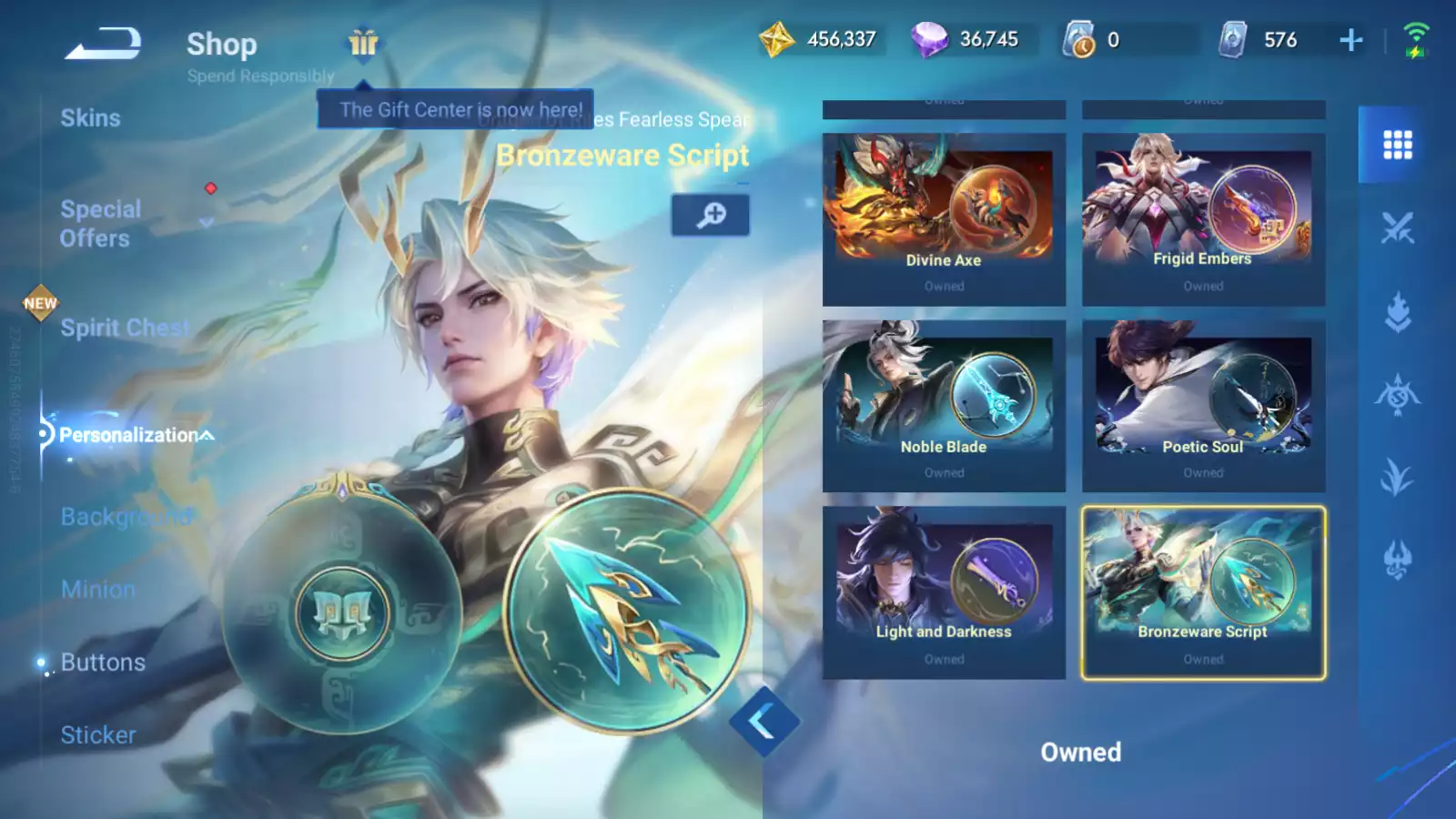Open the Gift Center icon
Image resolution: width=1456 pixels, height=819 pixels.
click(x=363, y=43)
